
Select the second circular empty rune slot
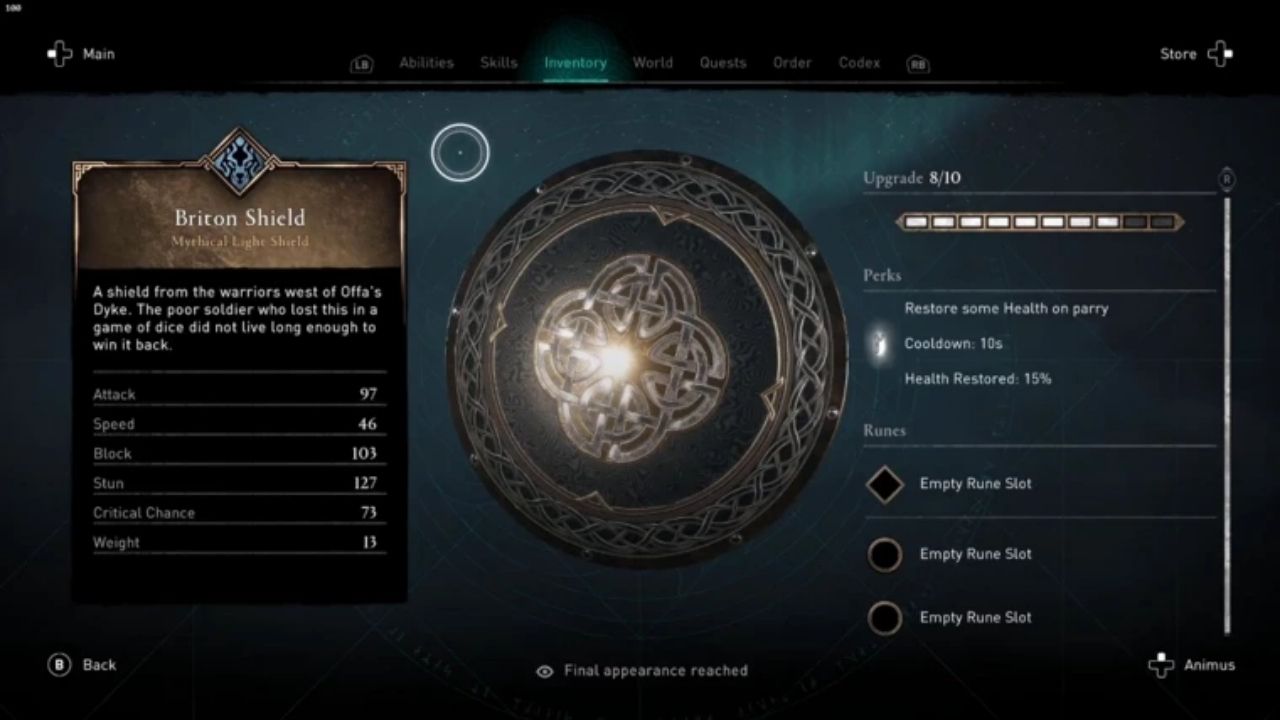click(884, 554)
